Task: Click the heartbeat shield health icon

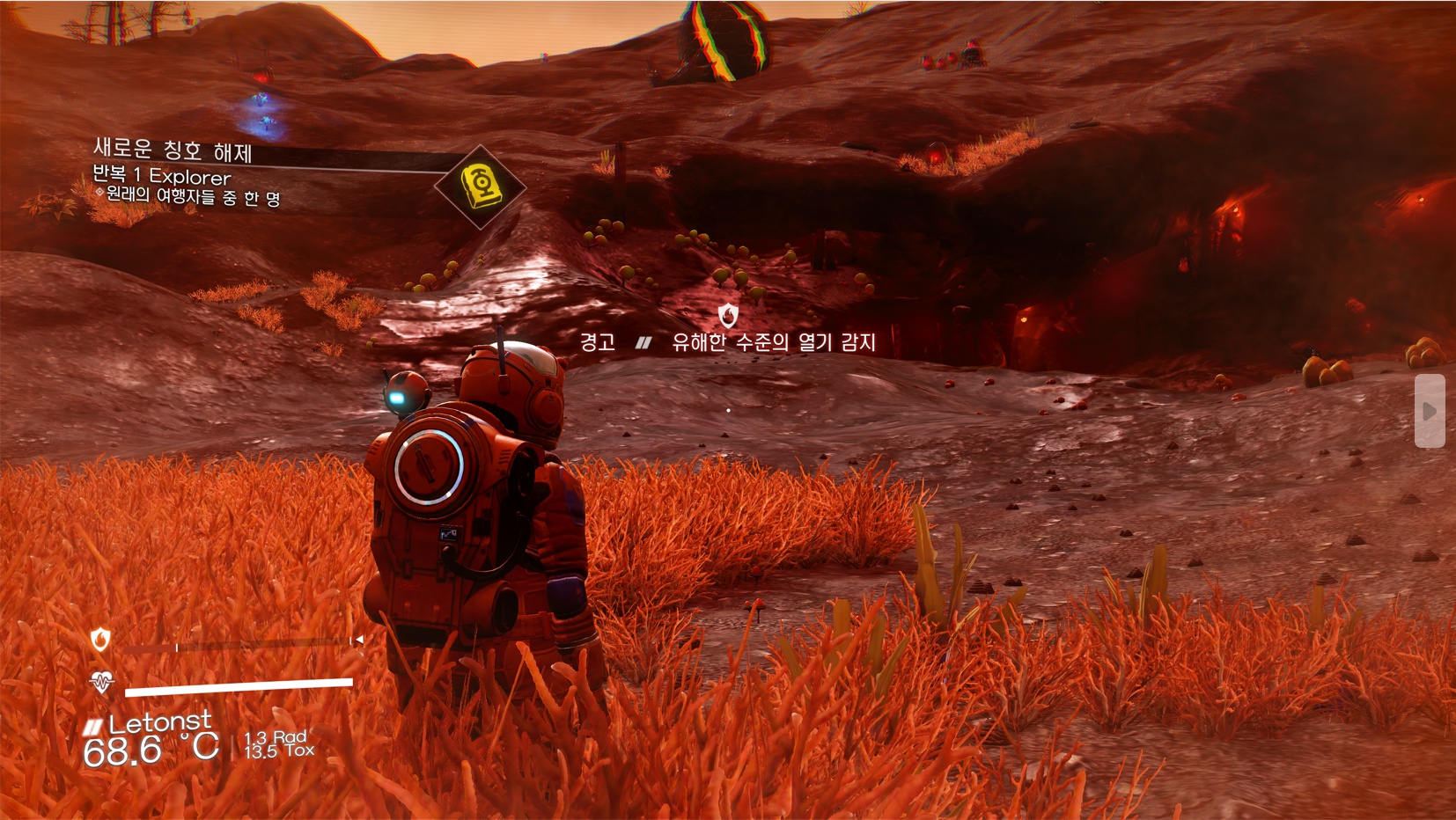Action: (x=101, y=682)
